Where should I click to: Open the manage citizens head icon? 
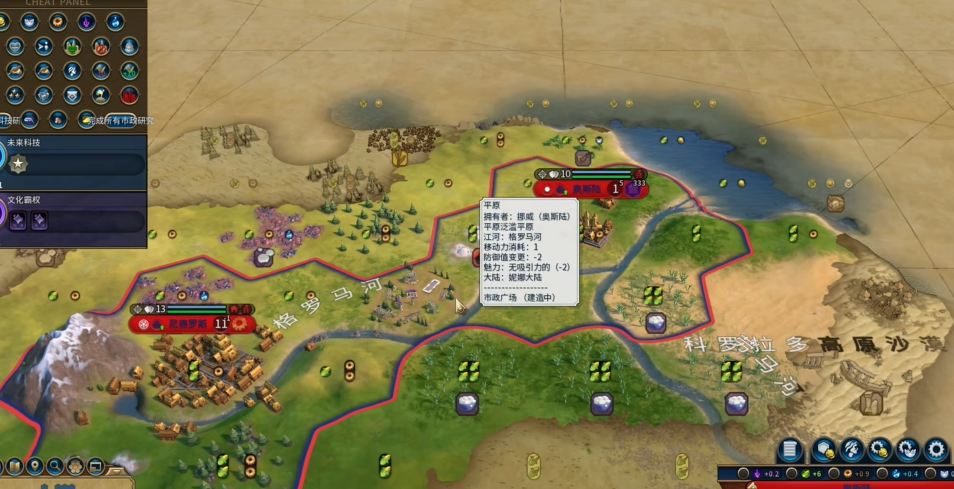click(x=853, y=451)
